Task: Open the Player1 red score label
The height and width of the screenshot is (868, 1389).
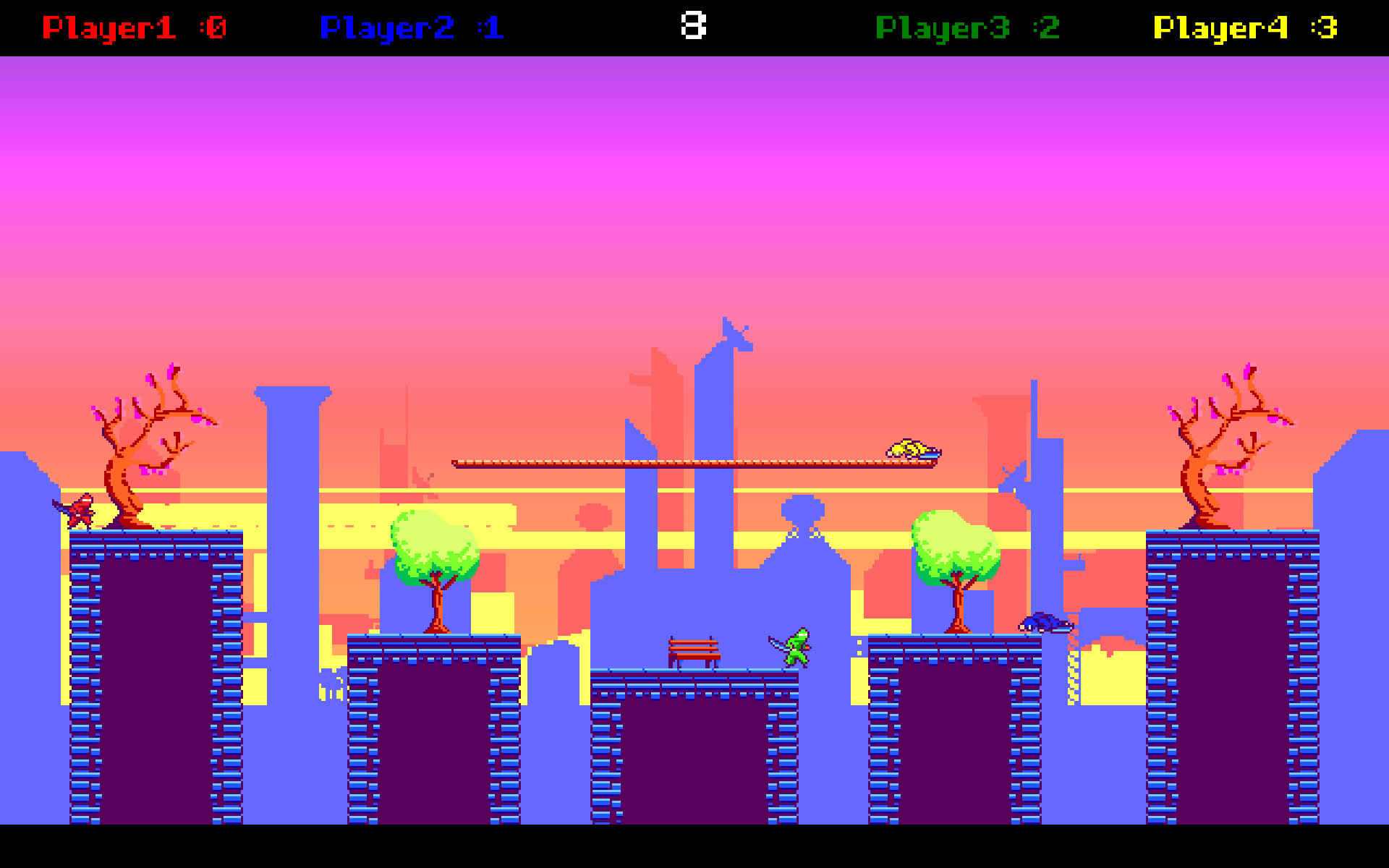Action: [x=134, y=27]
